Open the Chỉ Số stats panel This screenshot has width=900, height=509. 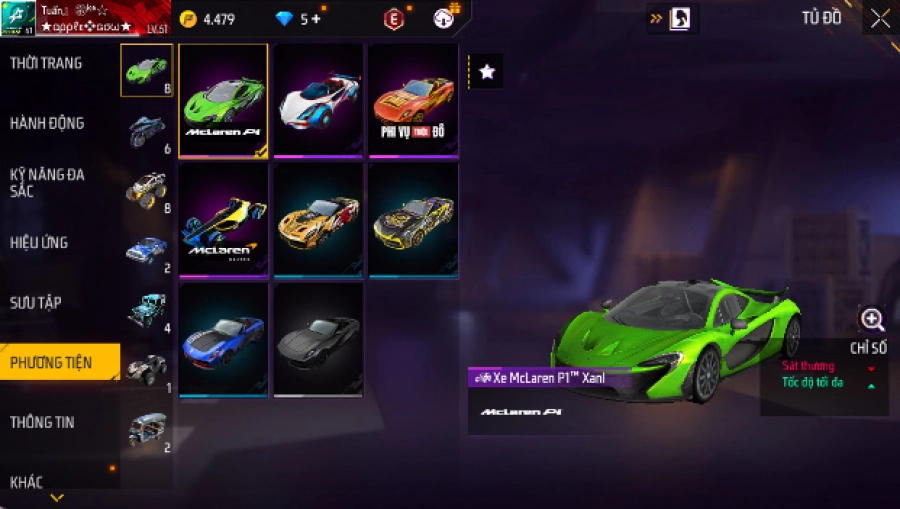tap(868, 348)
